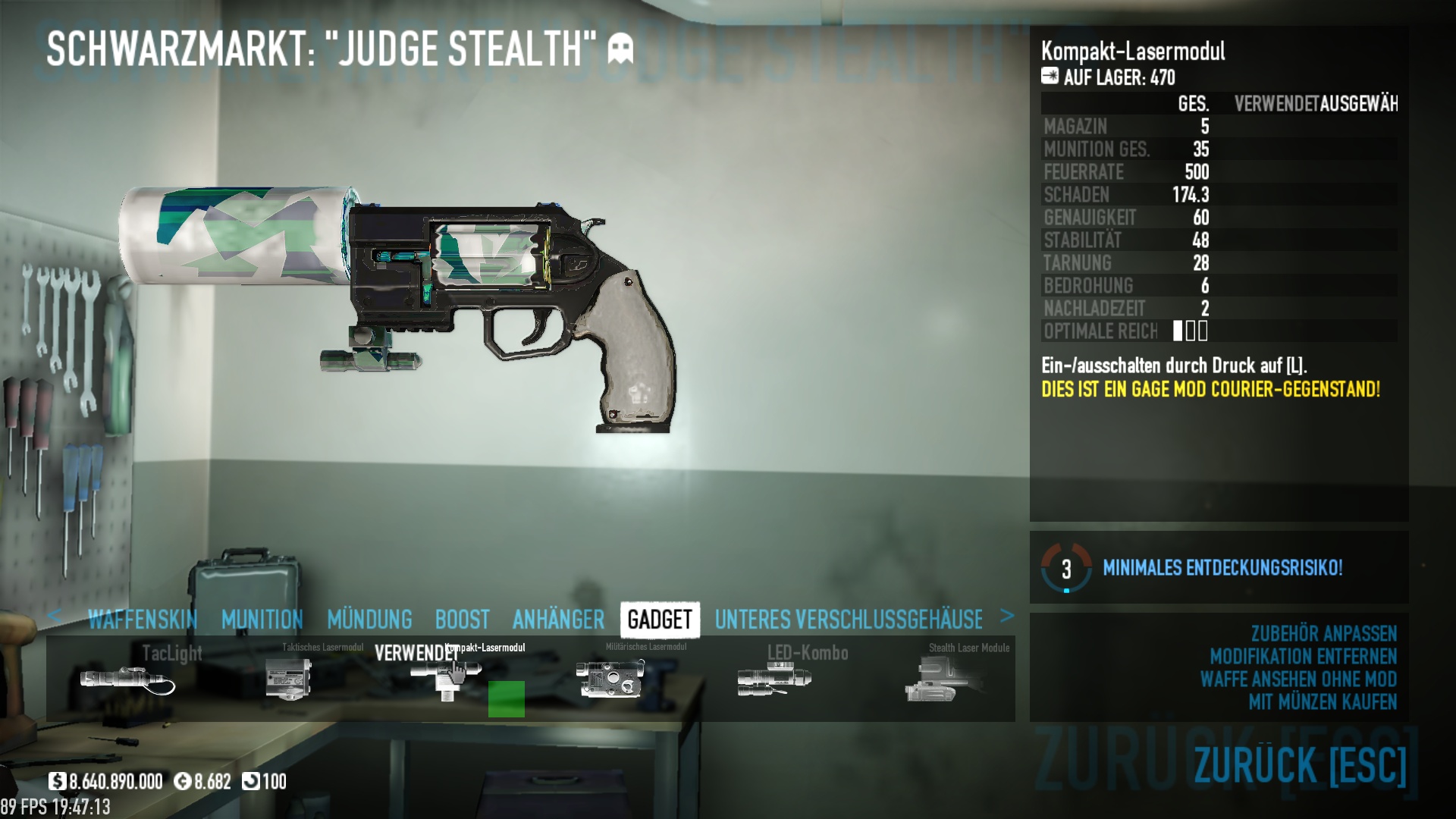
Task: Show more mod categories with right arrow
Action: (x=1007, y=616)
